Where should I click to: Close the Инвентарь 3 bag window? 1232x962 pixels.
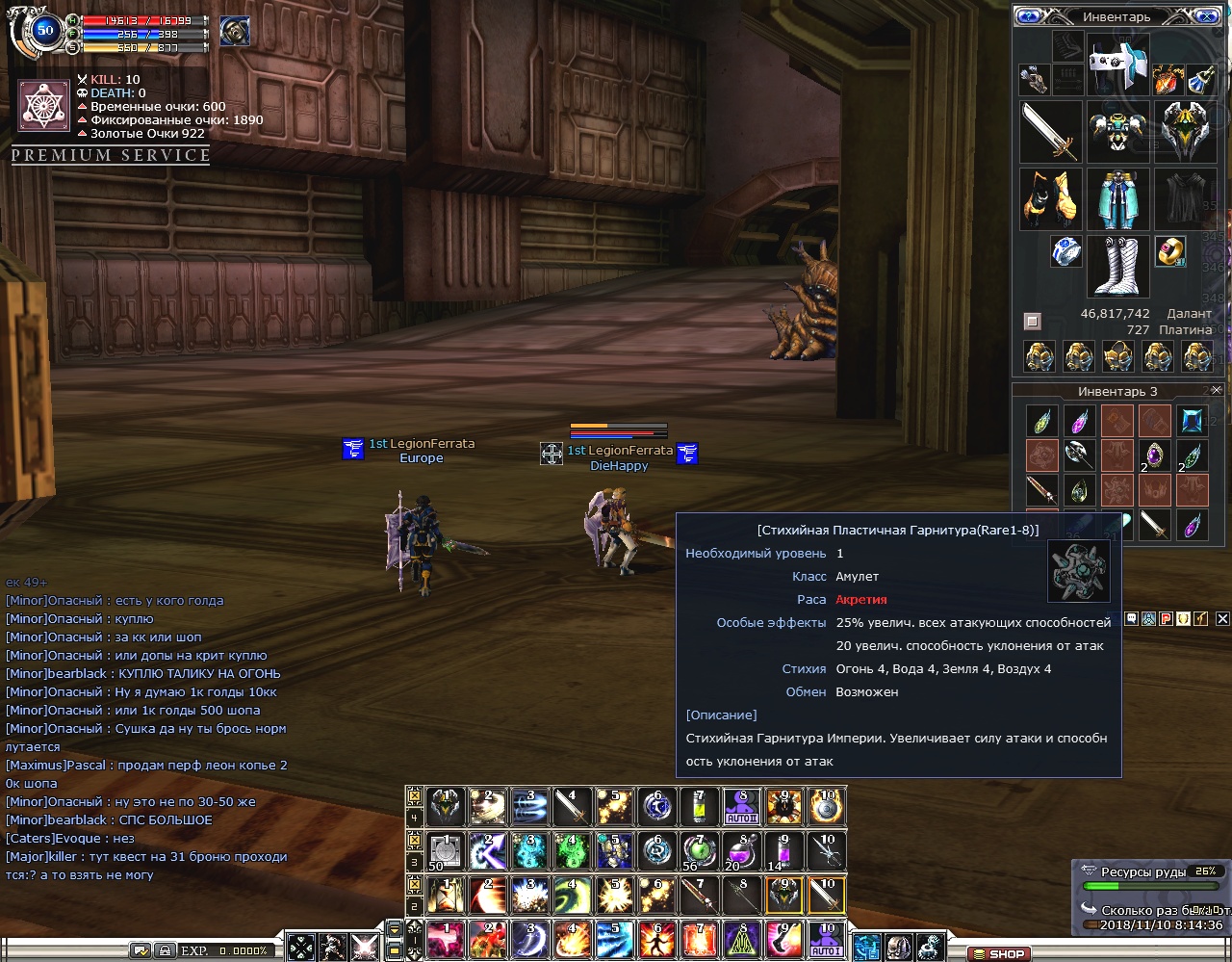[1217, 390]
